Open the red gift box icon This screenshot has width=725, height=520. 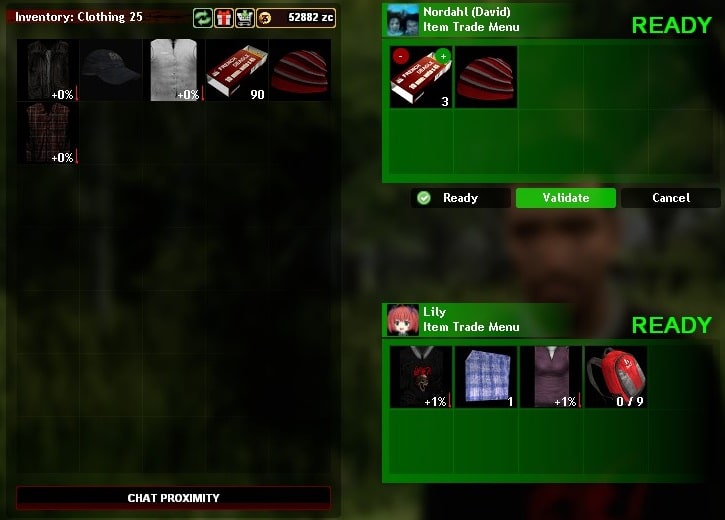tap(223, 18)
